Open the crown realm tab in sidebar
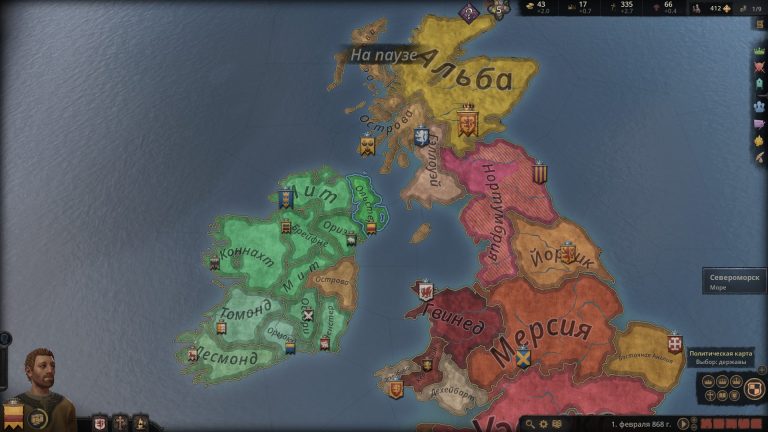 759,51
